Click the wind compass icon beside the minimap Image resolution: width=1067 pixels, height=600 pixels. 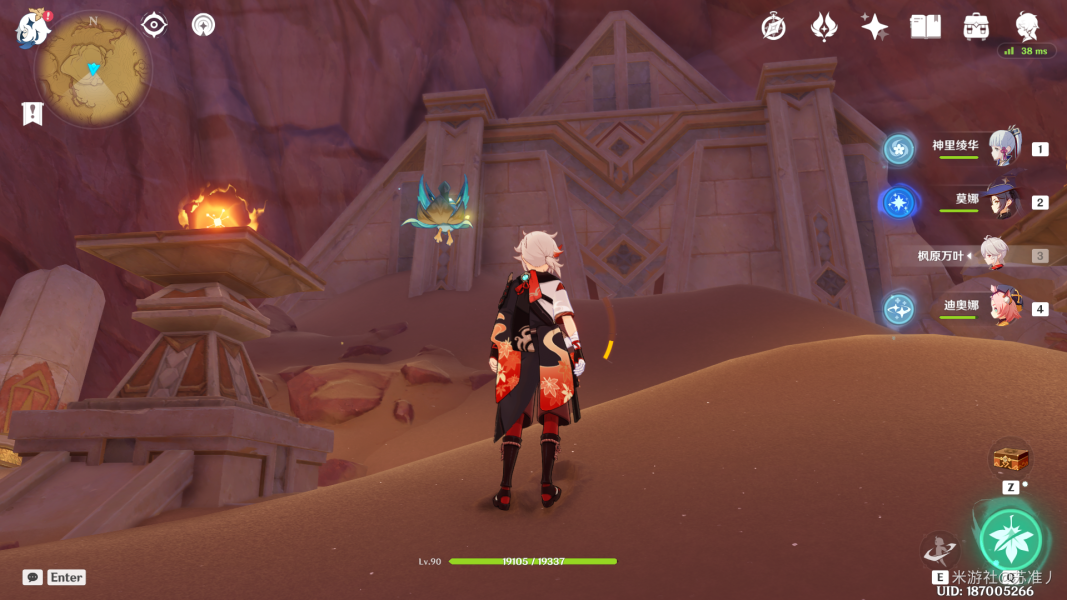pyautogui.click(x=204, y=25)
